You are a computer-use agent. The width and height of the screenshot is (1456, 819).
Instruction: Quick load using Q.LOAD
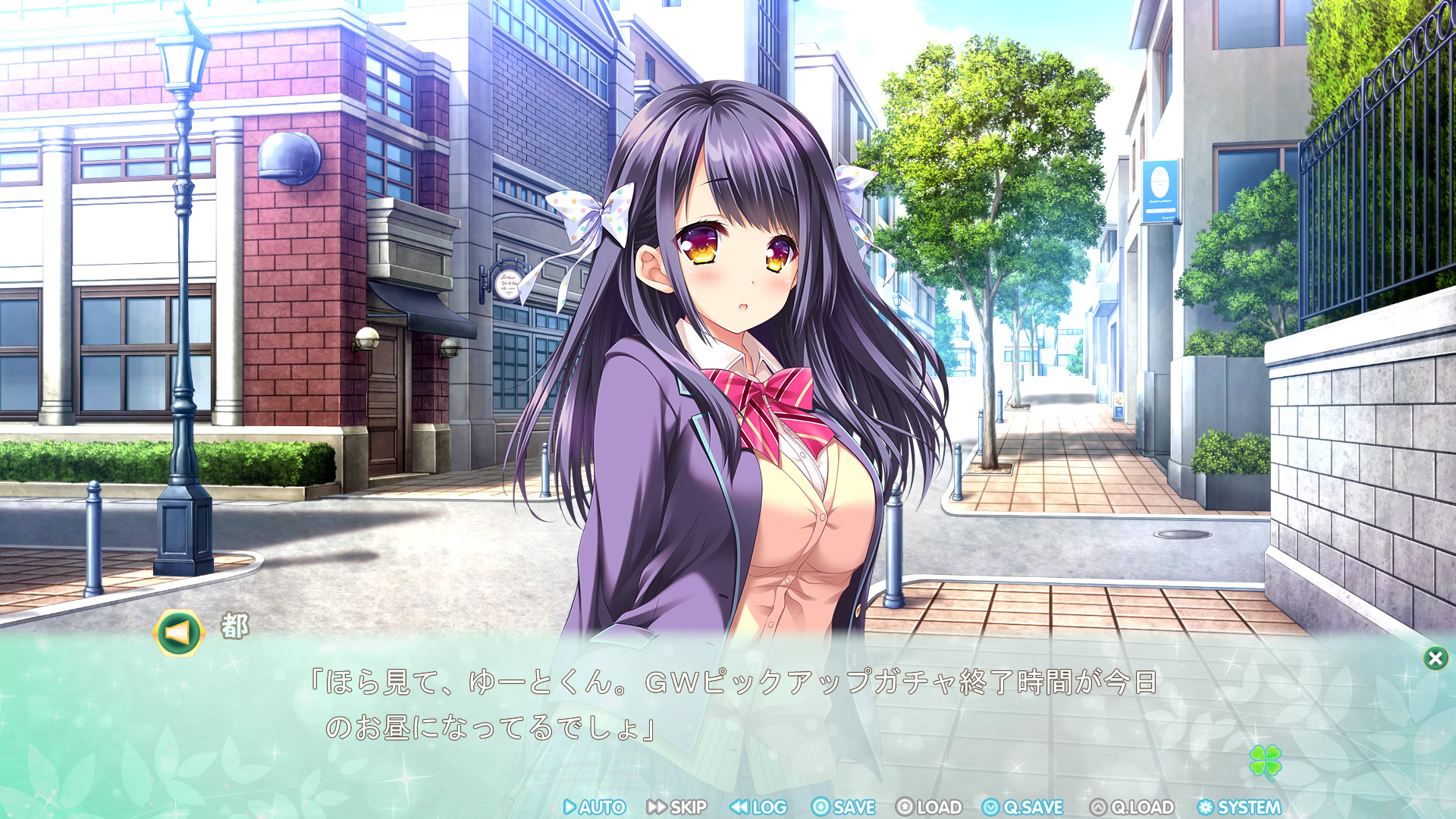pos(1133,807)
